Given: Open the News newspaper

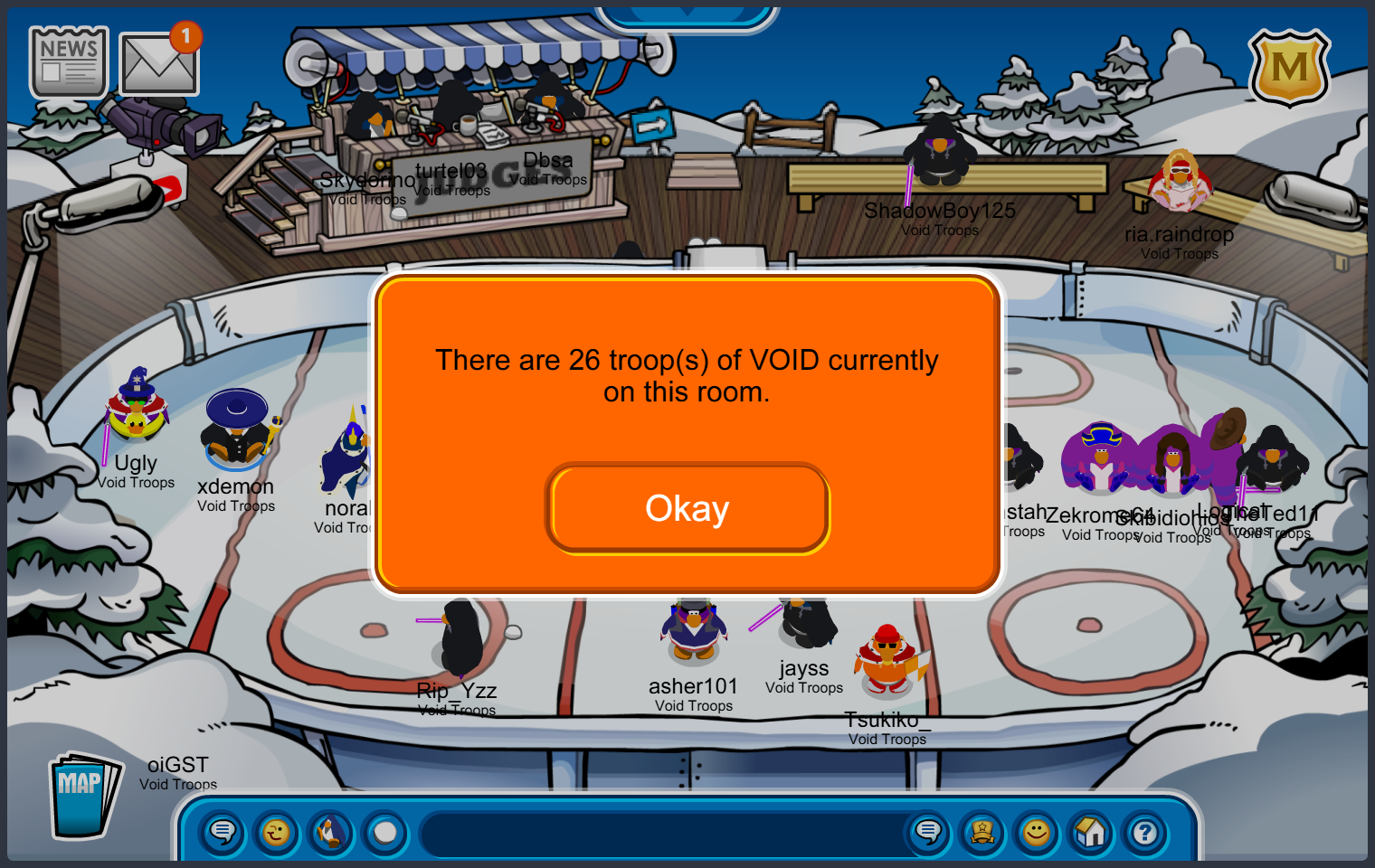Looking at the screenshot, I should pos(69,61).
